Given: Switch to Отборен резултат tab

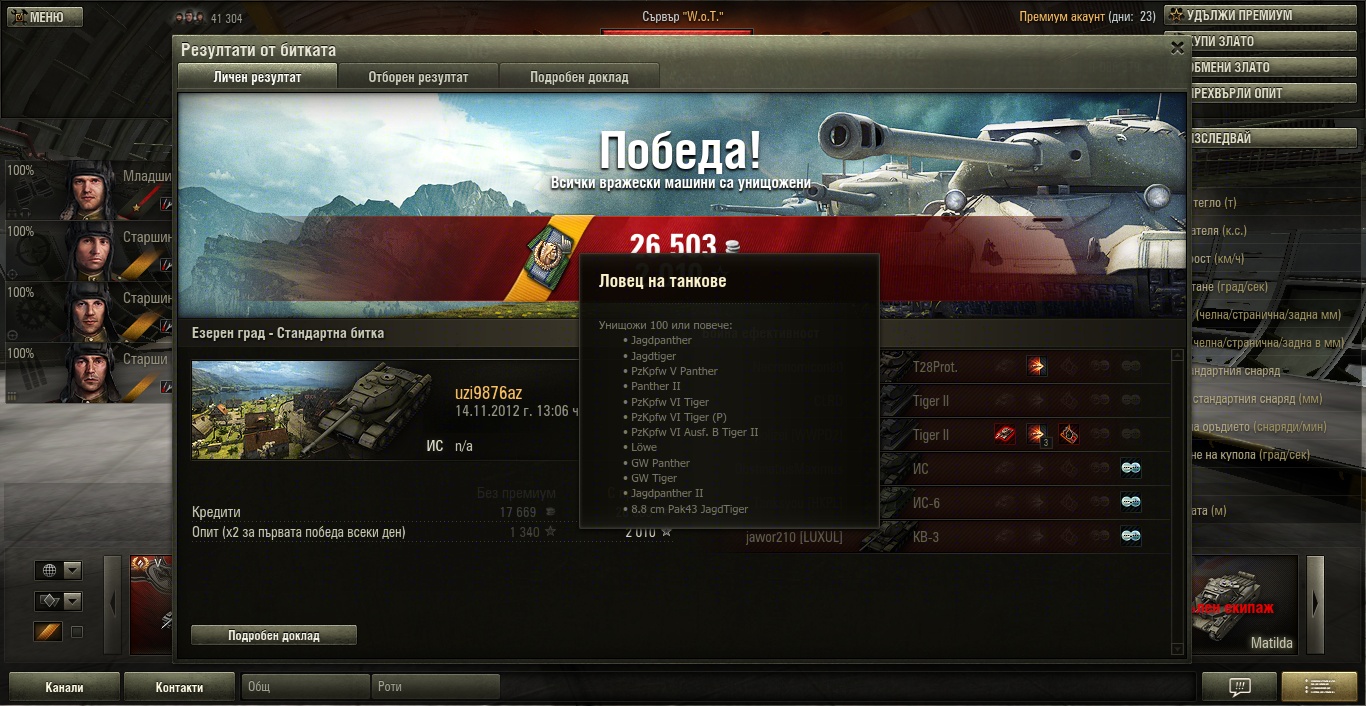Looking at the screenshot, I should click(418, 77).
